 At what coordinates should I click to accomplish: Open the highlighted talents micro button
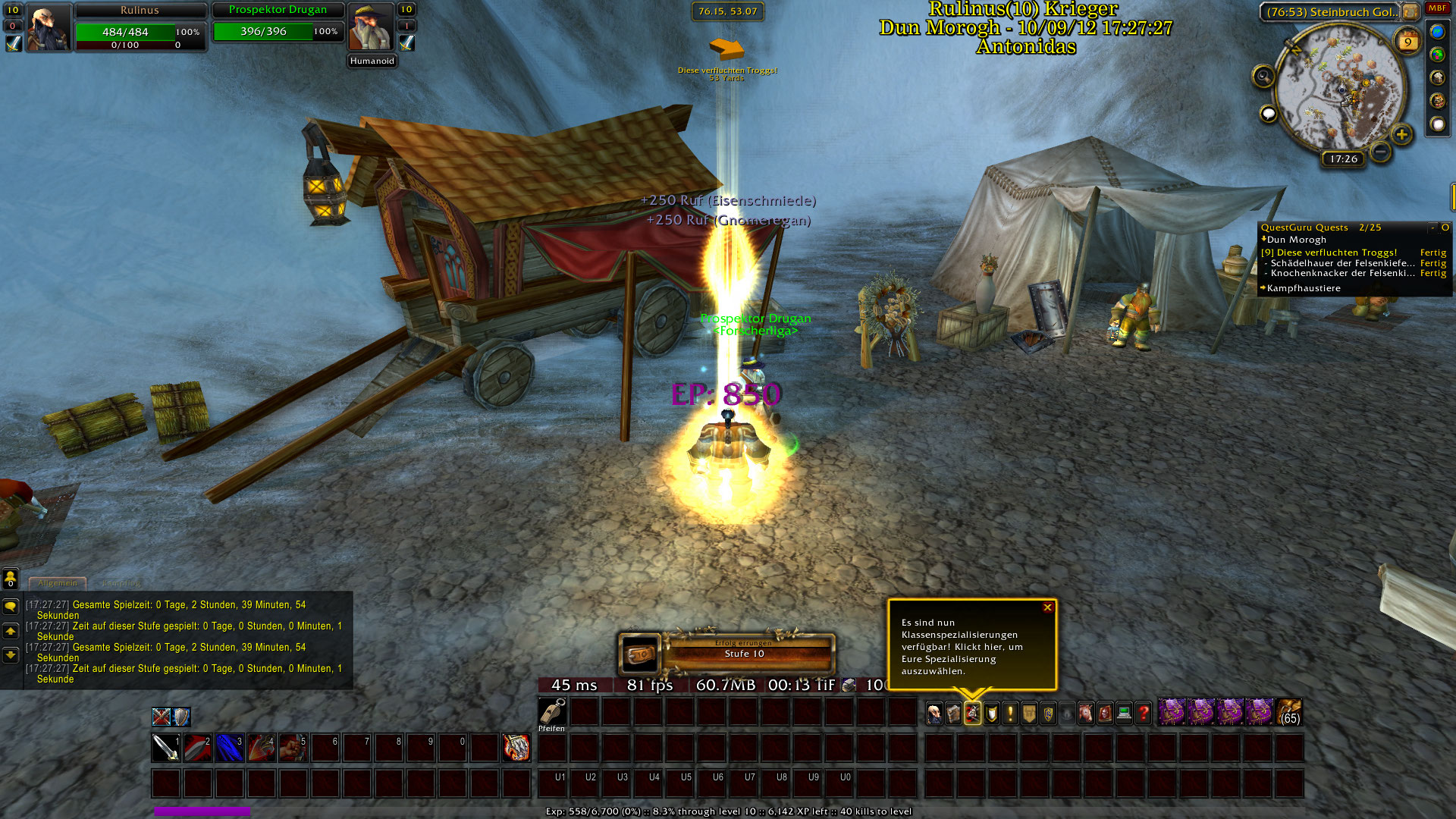[x=972, y=713]
